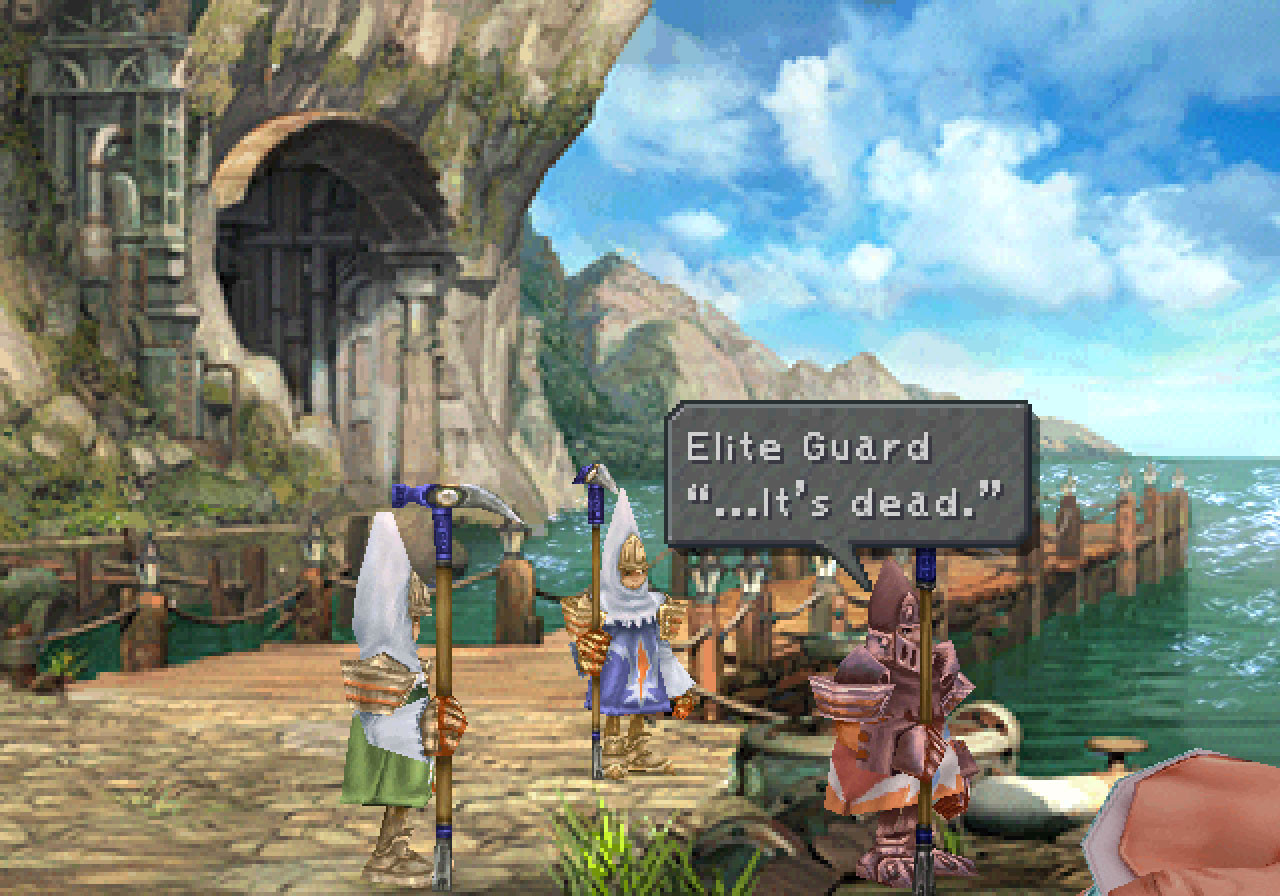The width and height of the screenshot is (1280, 896).
Task: Advance the Elite Guard dialogue bubble
Action: tap(847, 474)
